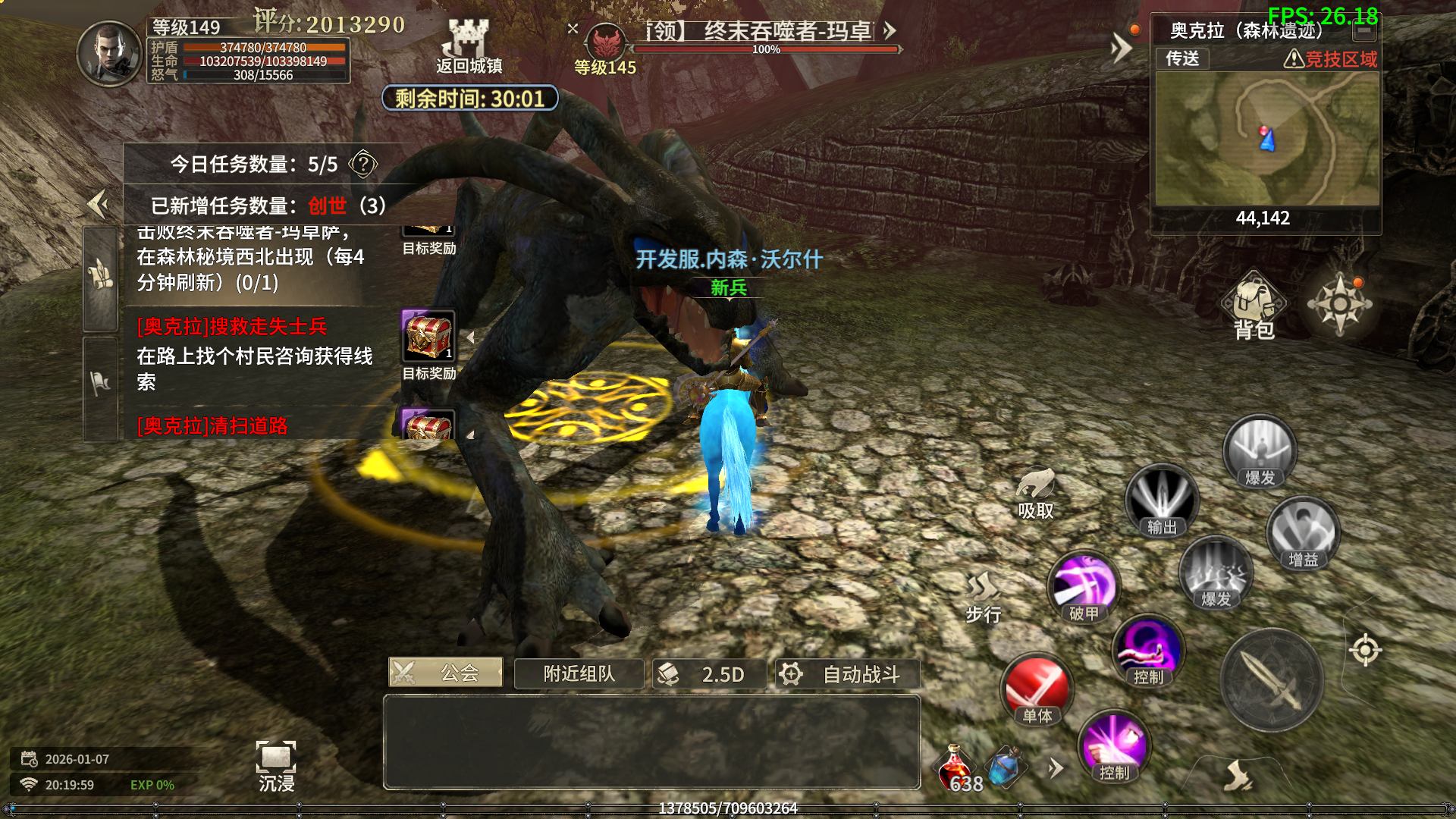Deselect the boss target with the X
Screen dimensions: 1456x819
(x=573, y=29)
